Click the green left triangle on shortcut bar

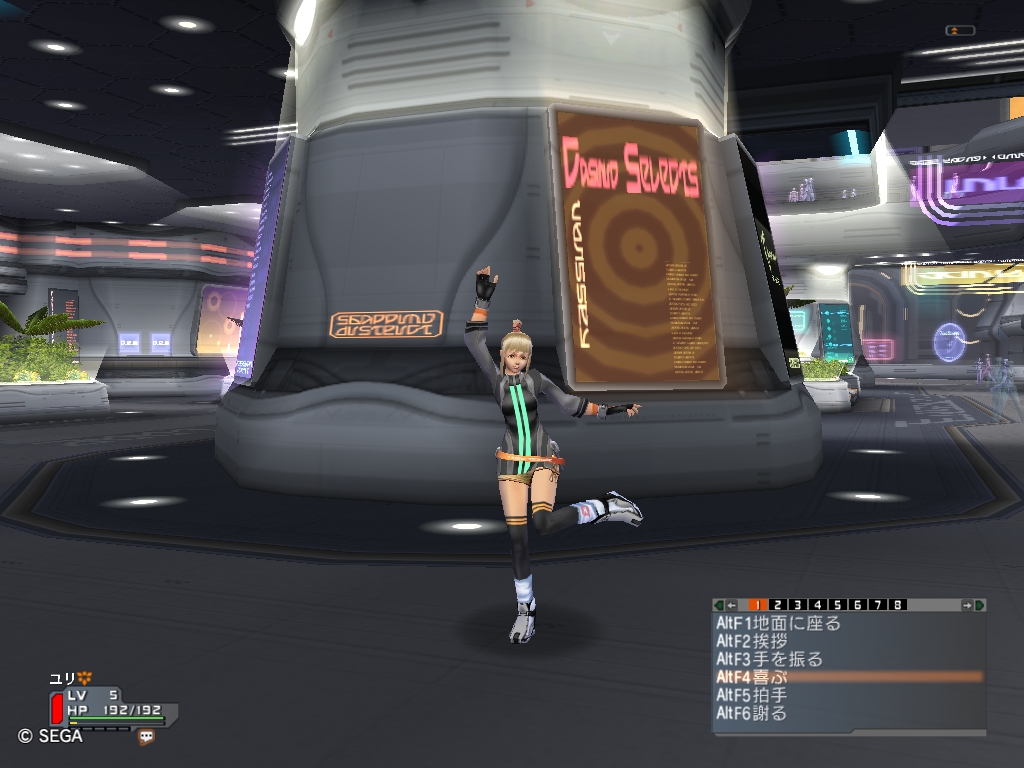point(719,605)
